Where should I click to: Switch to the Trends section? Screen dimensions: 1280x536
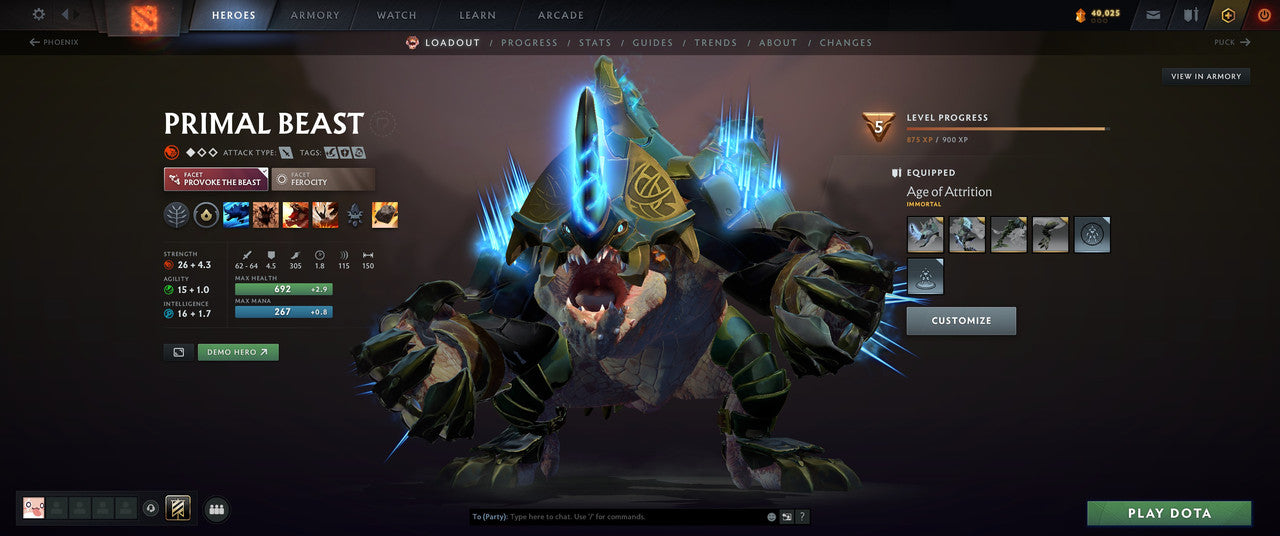click(x=715, y=43)
